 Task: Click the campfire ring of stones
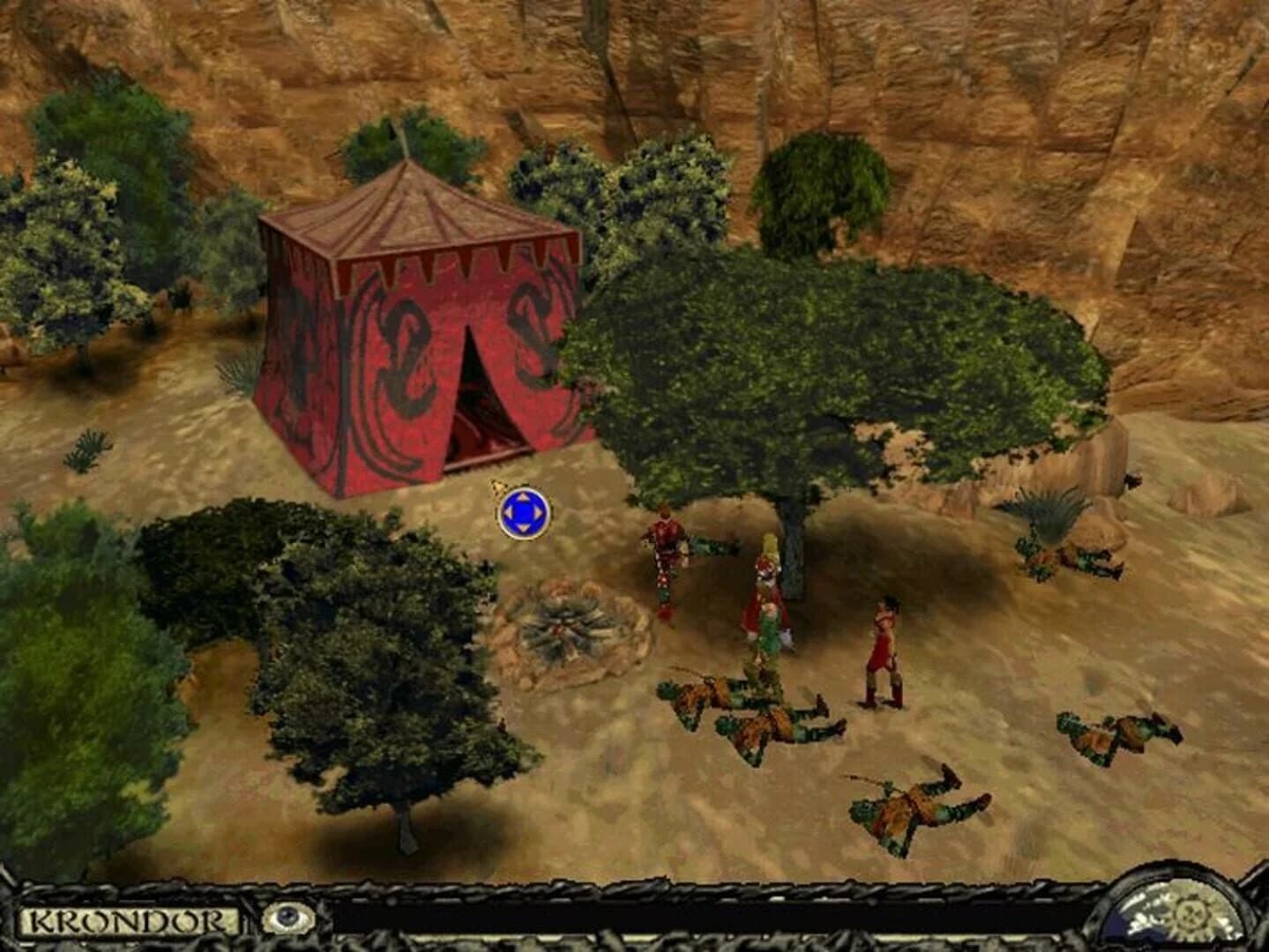click(566, 626)
